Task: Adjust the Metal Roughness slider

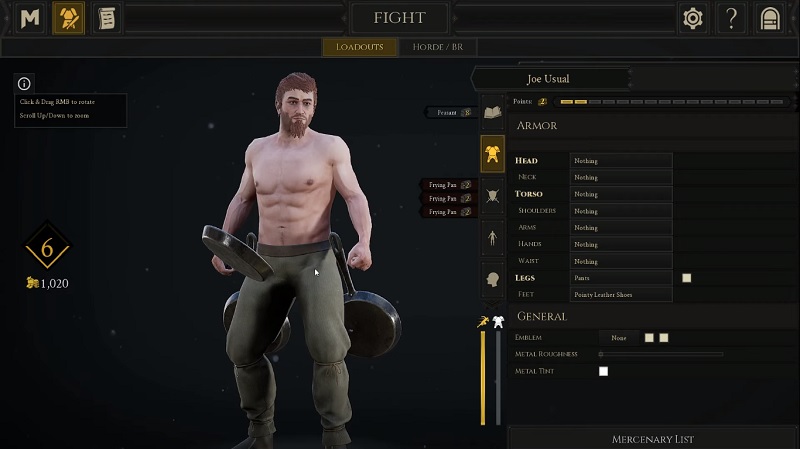Action: 660,354
